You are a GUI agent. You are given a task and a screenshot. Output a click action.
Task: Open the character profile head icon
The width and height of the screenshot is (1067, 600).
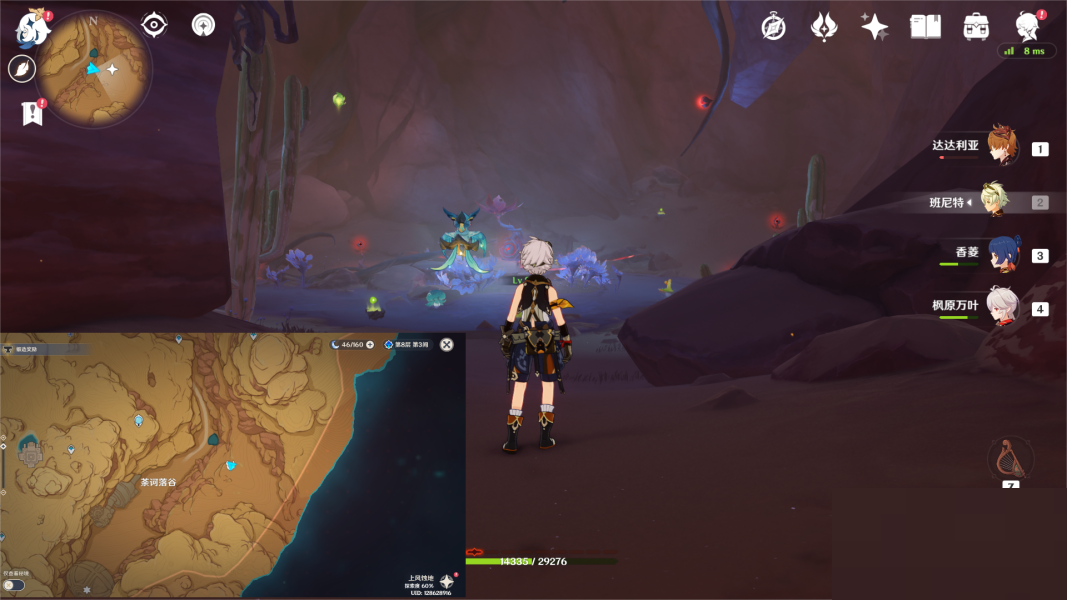1026,25
